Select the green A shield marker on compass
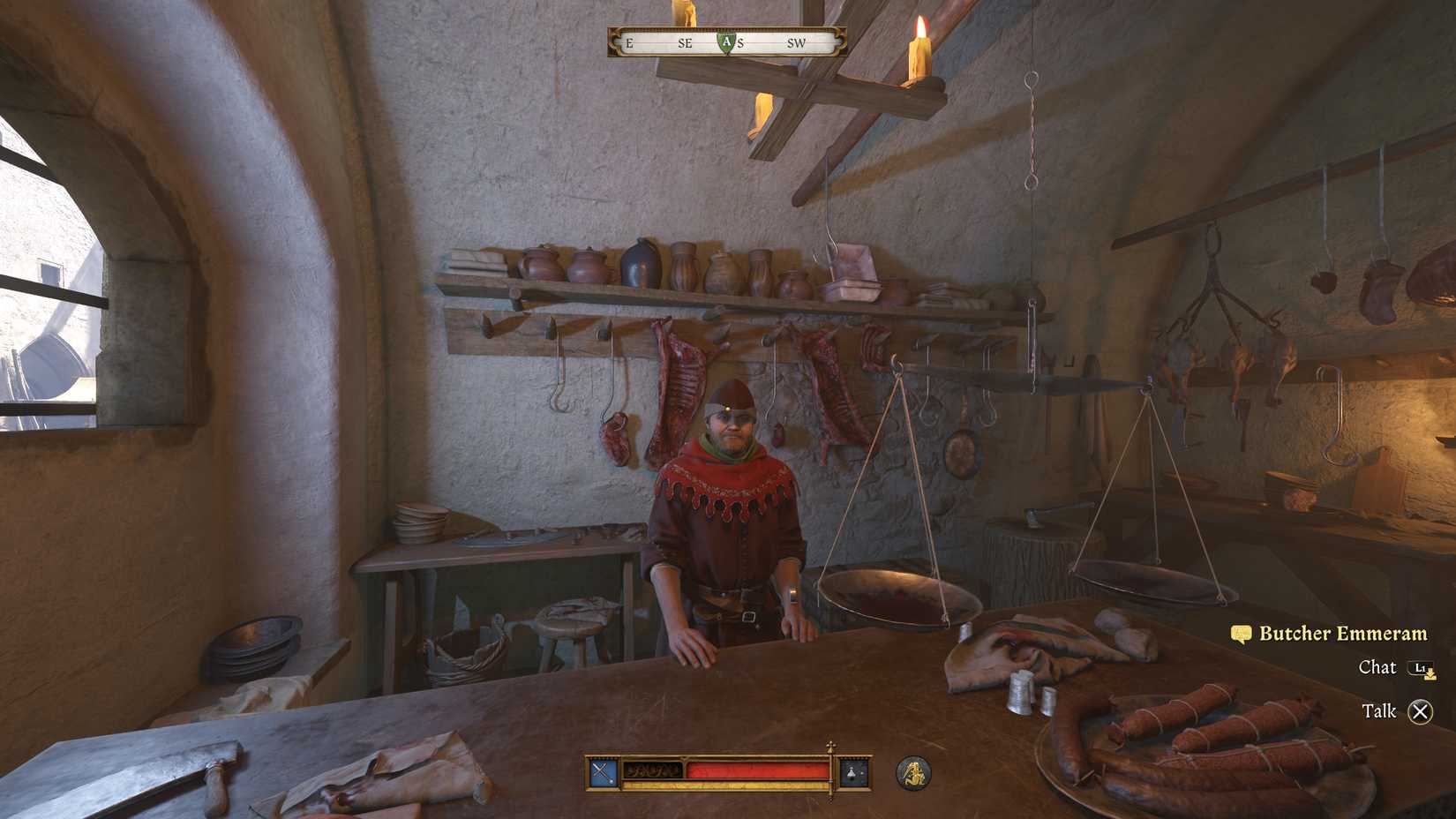1456x819 pixels. click(726, 41)
